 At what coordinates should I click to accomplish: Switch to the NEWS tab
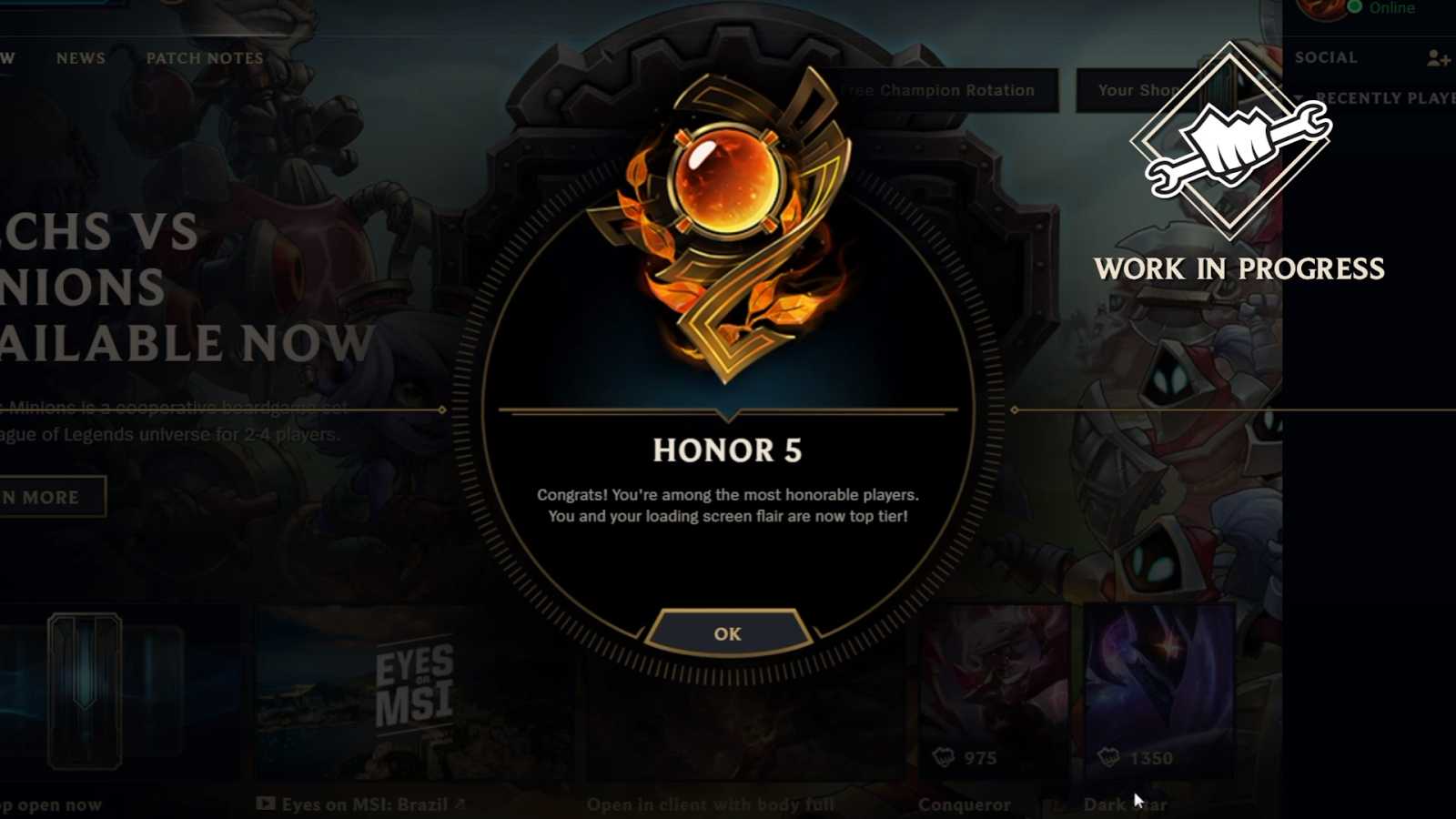coord(81,58)
